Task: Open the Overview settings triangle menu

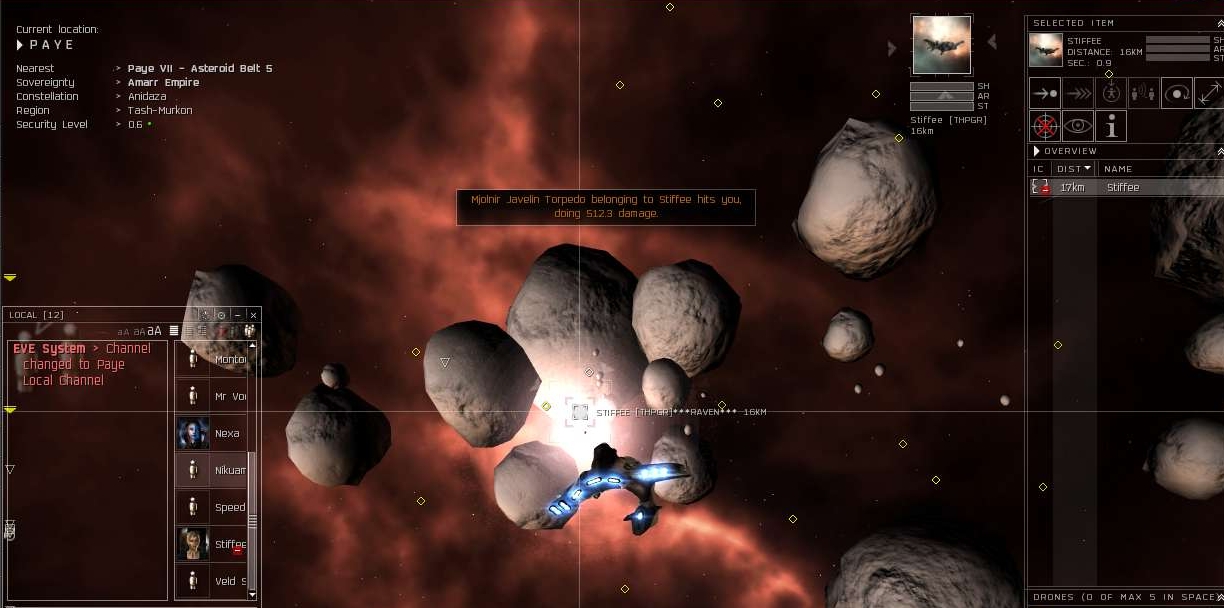Action: click(x=1037, y=151)
